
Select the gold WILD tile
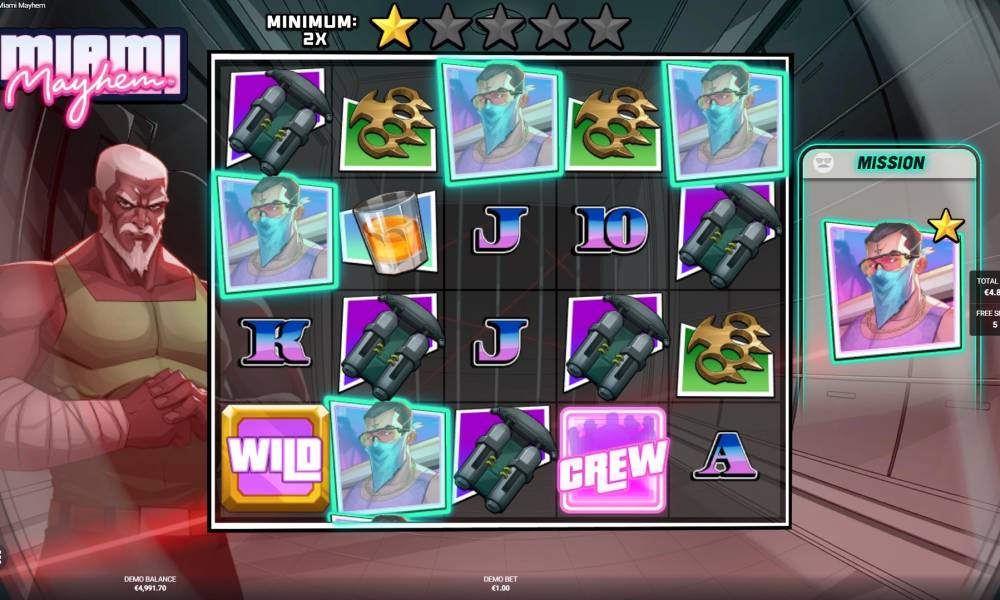pyautogui.click(x=275, y=458)
